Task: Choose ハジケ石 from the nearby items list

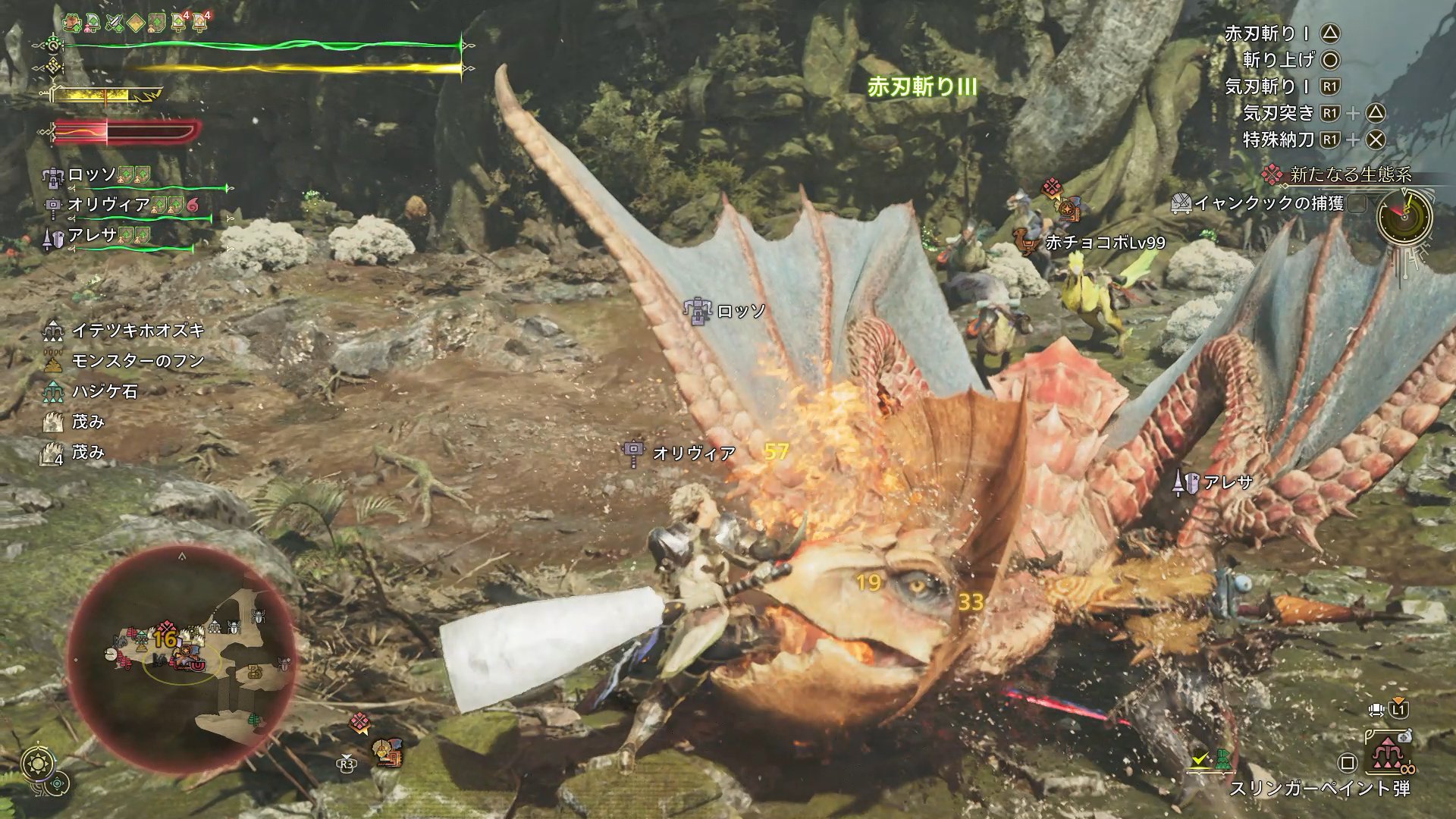Action: [105, 391]
